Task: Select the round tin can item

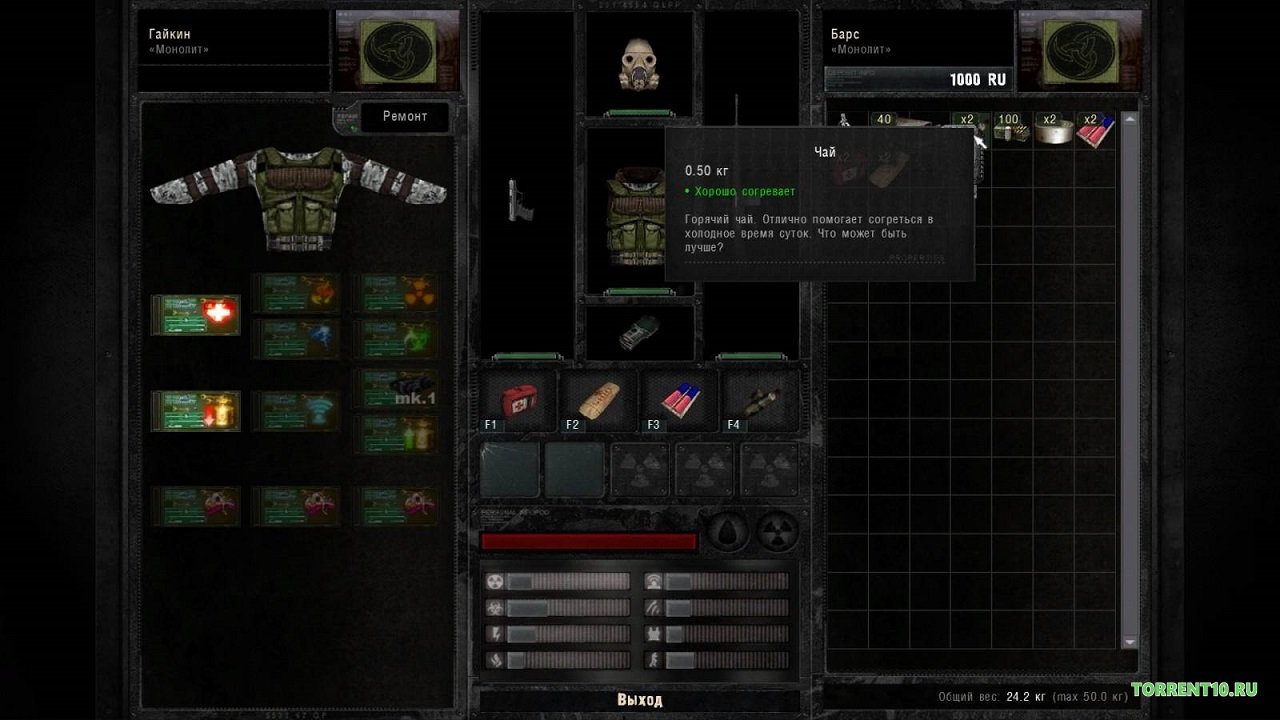Action: click(x=1050, y=130)
